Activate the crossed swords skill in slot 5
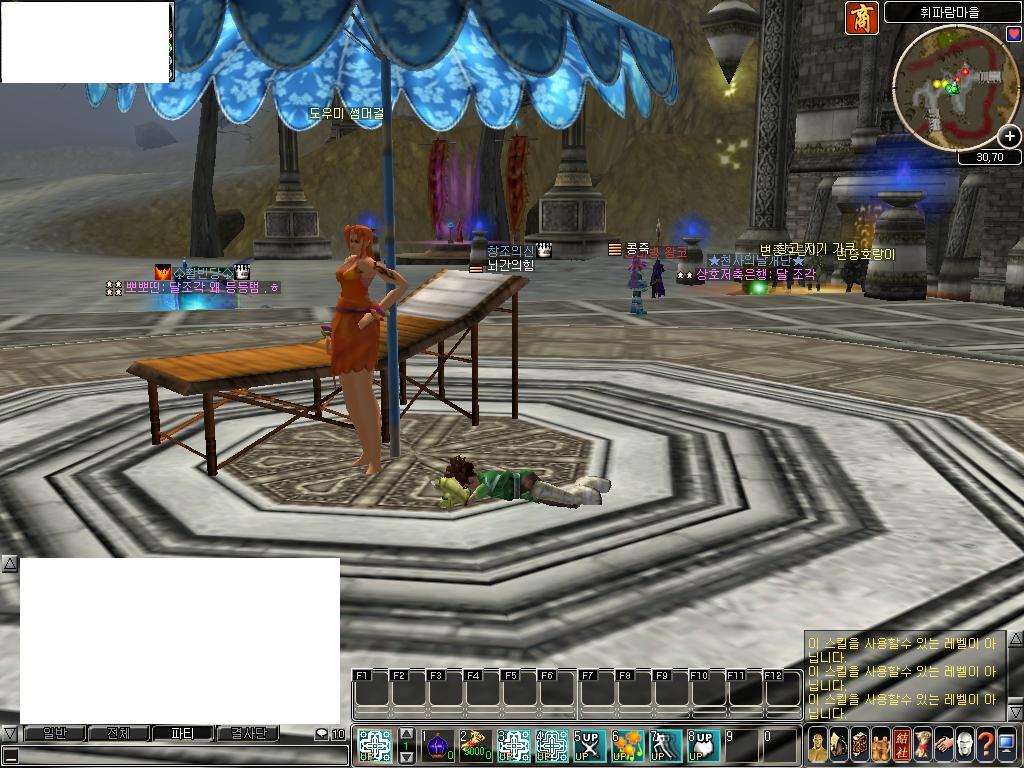 pos(588,746)
